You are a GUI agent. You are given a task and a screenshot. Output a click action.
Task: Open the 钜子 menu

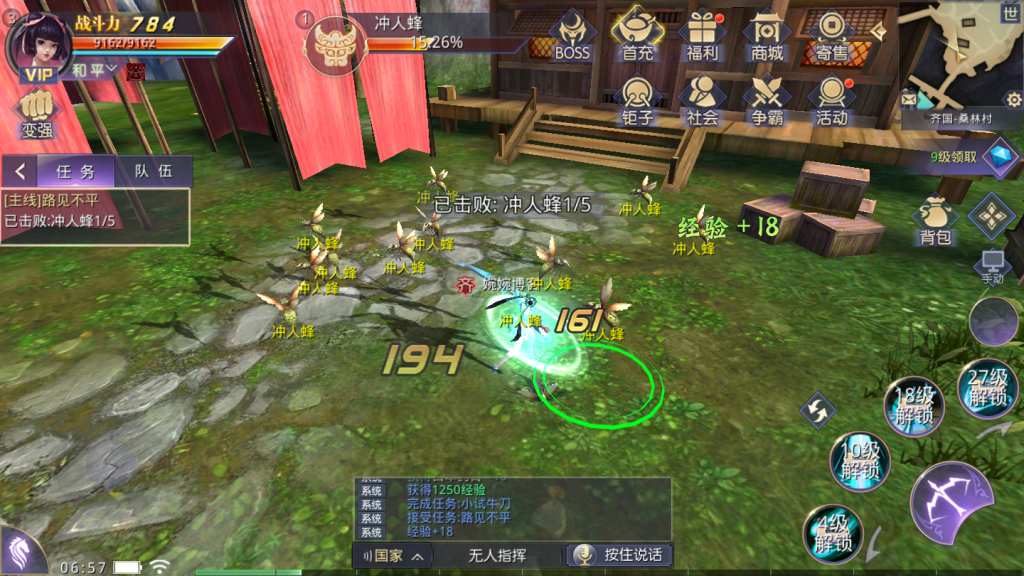(638, 100)
